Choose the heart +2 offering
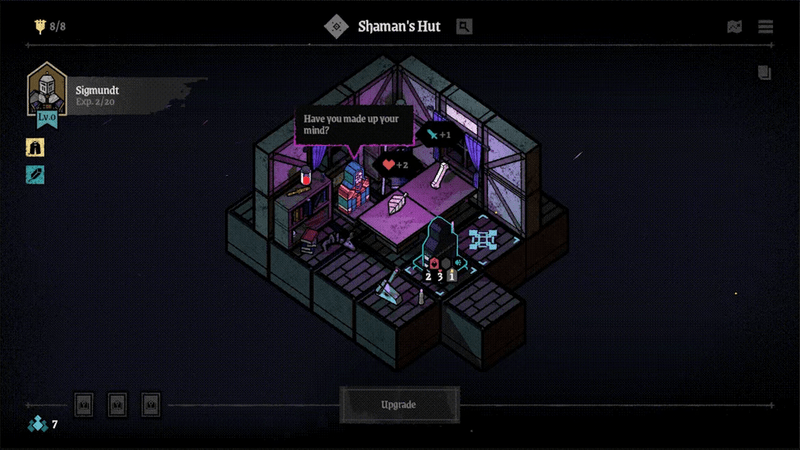The image size is (800, 450). [395, 165]
